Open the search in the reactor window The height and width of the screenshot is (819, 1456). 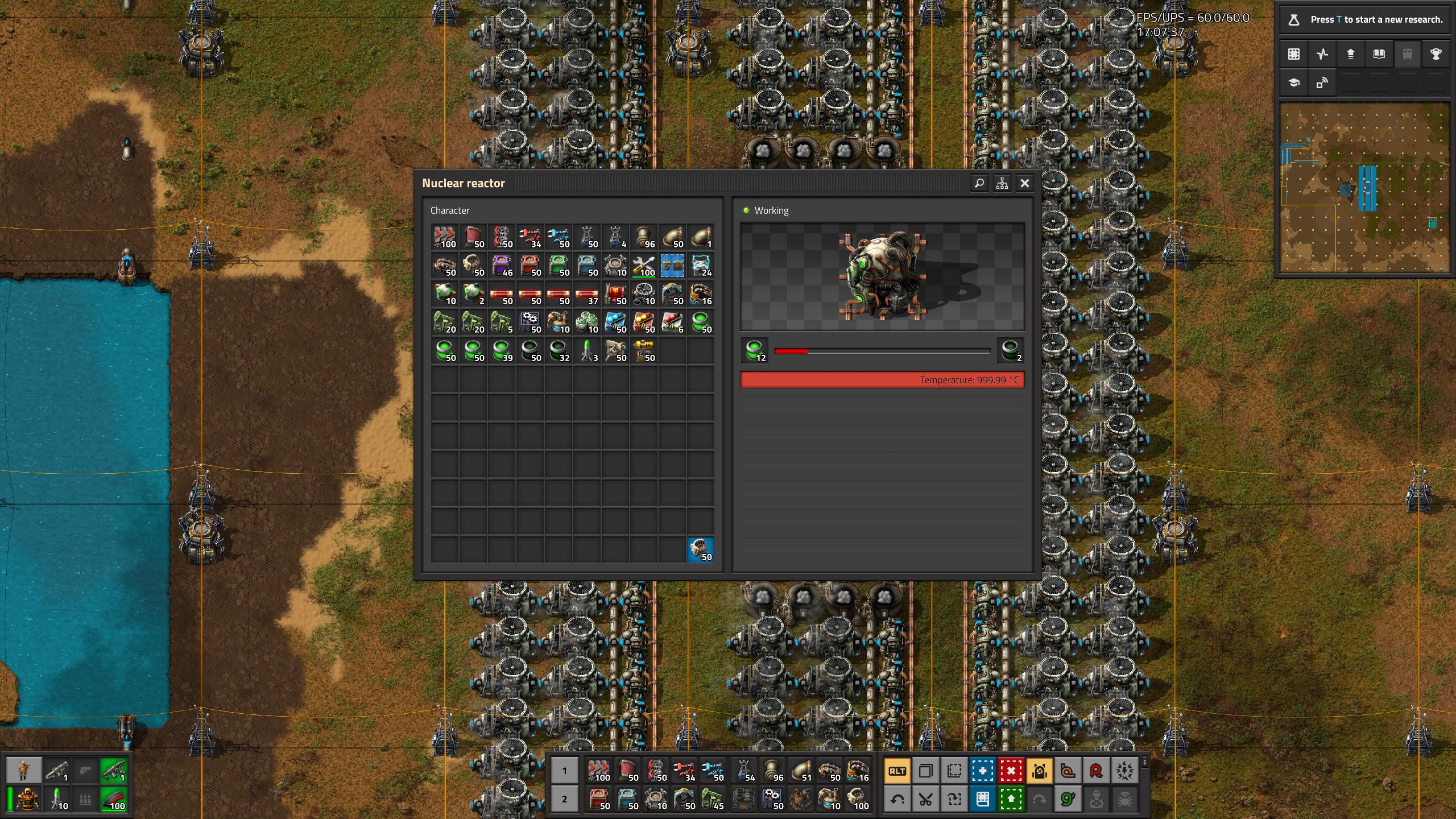[979, 183]
